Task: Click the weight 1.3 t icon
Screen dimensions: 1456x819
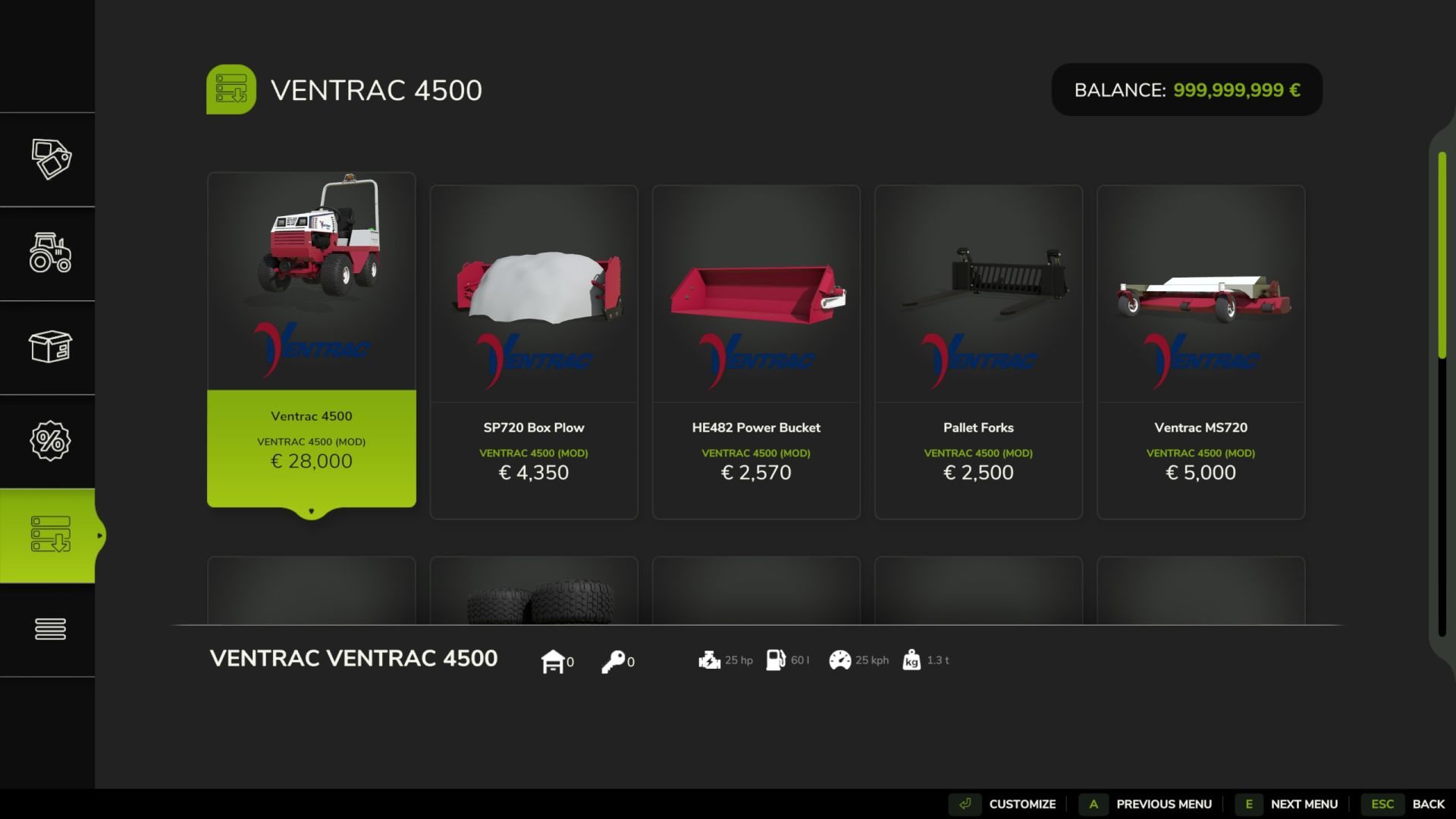Action: (912, 660)
